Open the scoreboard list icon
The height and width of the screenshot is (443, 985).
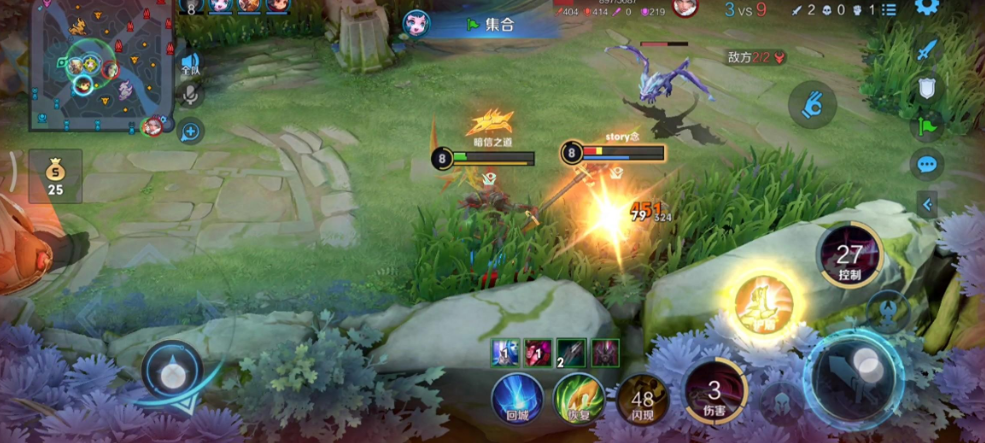point(889,10)
